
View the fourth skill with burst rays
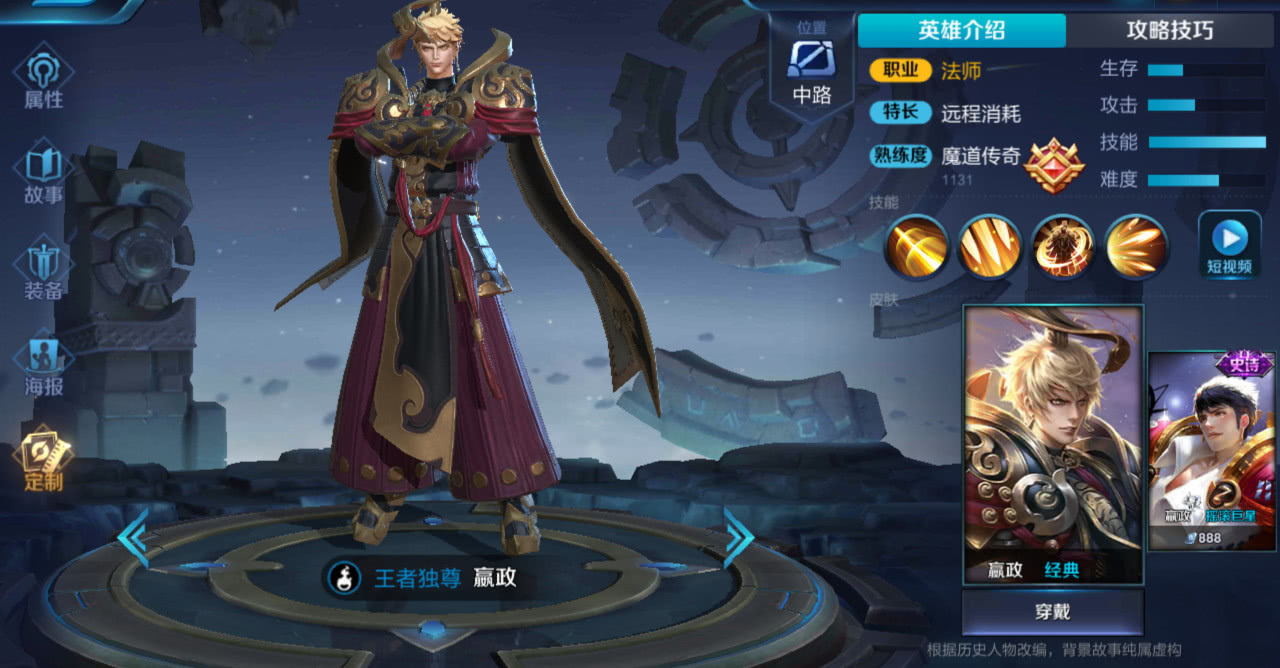click(x=1136, y=246)
